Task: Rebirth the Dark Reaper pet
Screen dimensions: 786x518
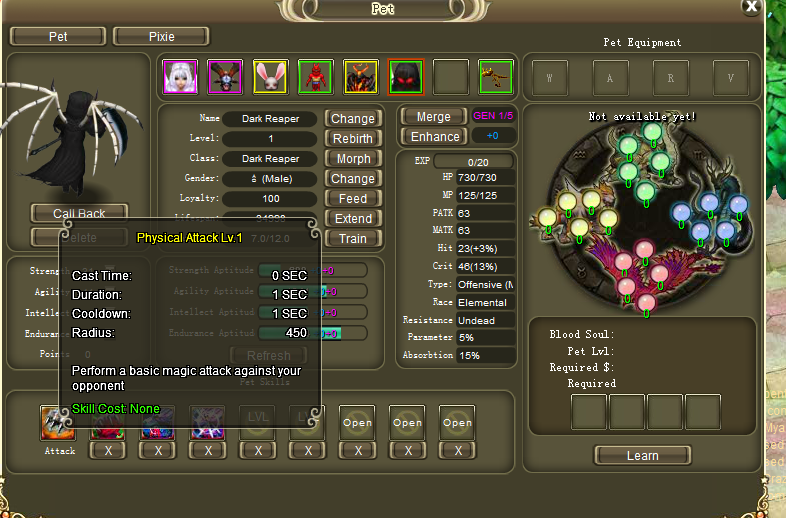Action: [352, 138]
